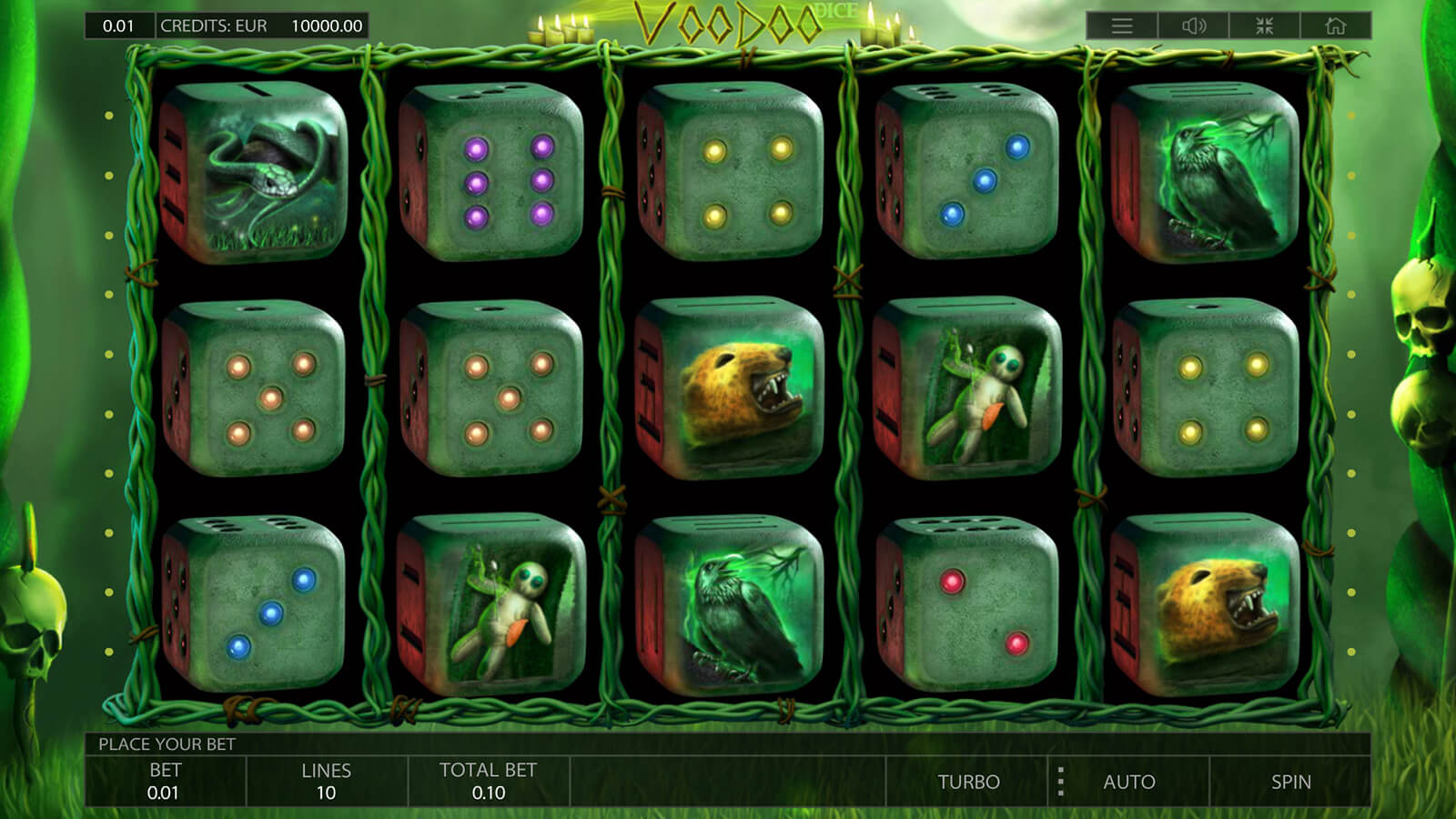Toggle fullscreen with the arrows icon
Screen dimensions: 1456x819
click(1264, 25)
